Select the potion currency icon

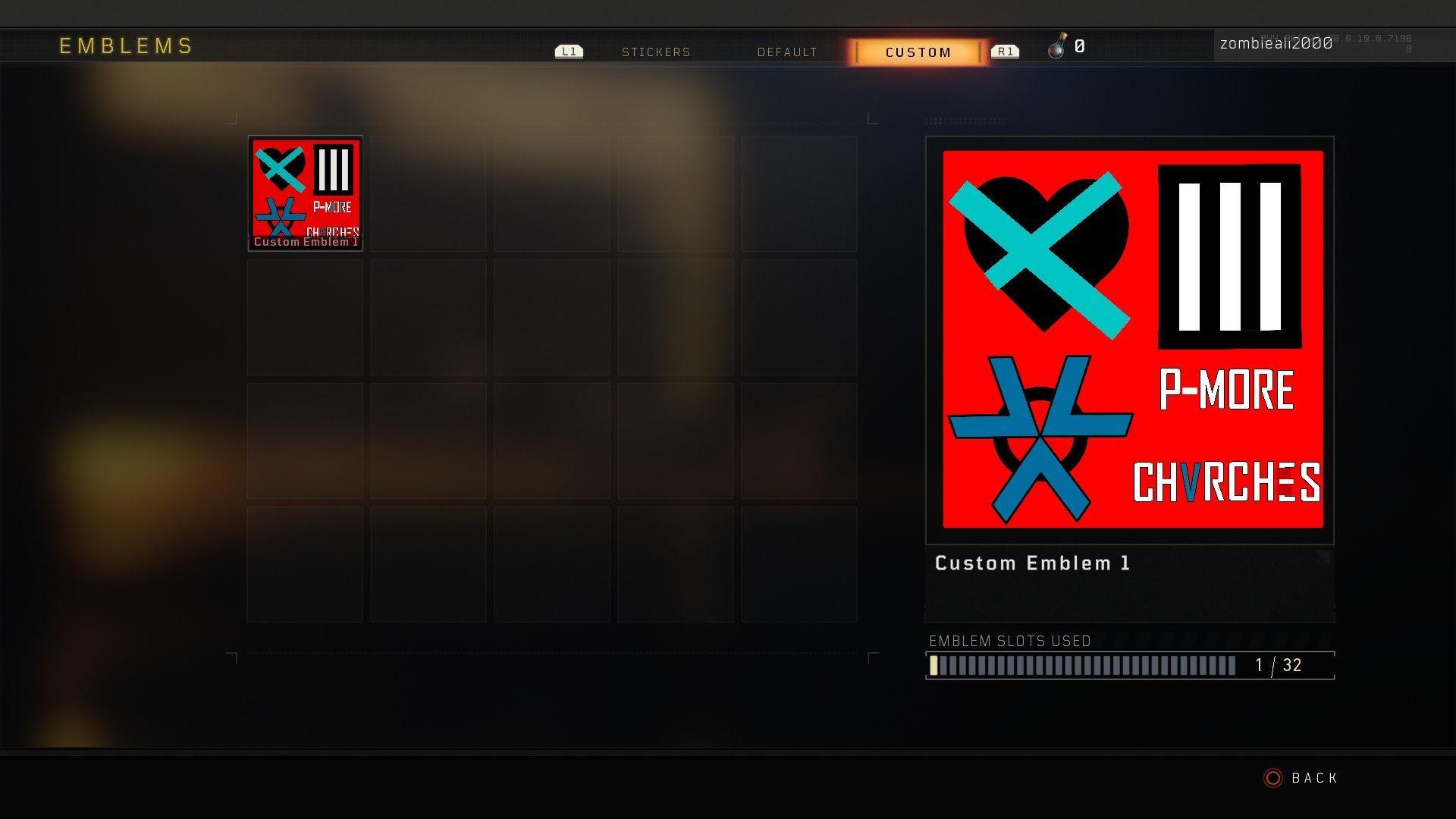pyautogui.click(x=1057, y=46)
